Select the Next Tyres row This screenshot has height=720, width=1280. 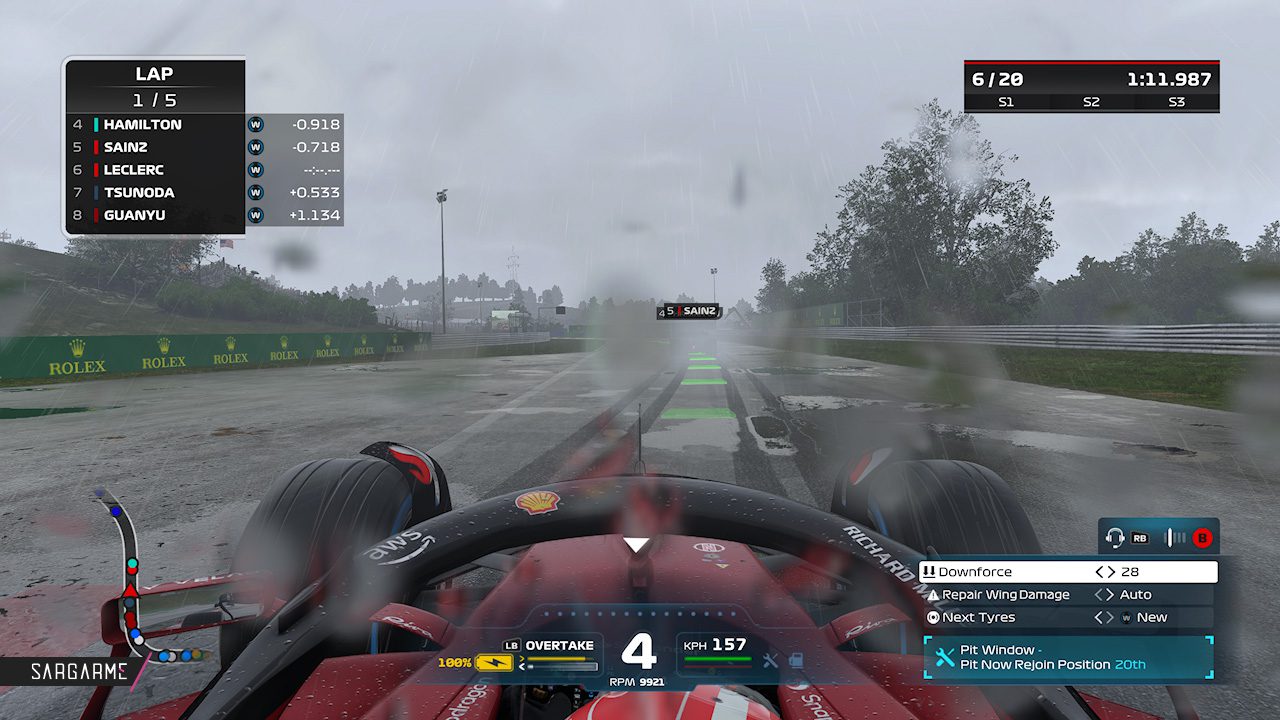(1067, 617)
